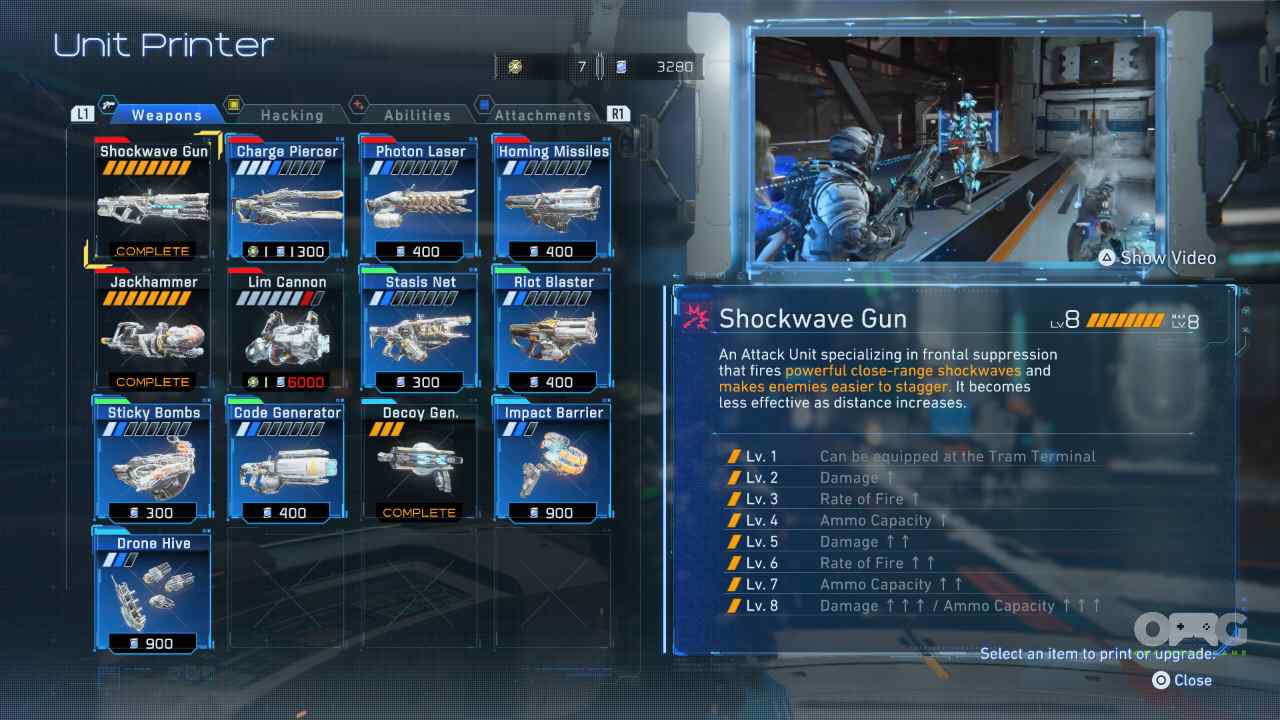Screen dimensions: 1280x720
Task: Play the Shockwave Gun preview video
Action: pos(1156,258)
